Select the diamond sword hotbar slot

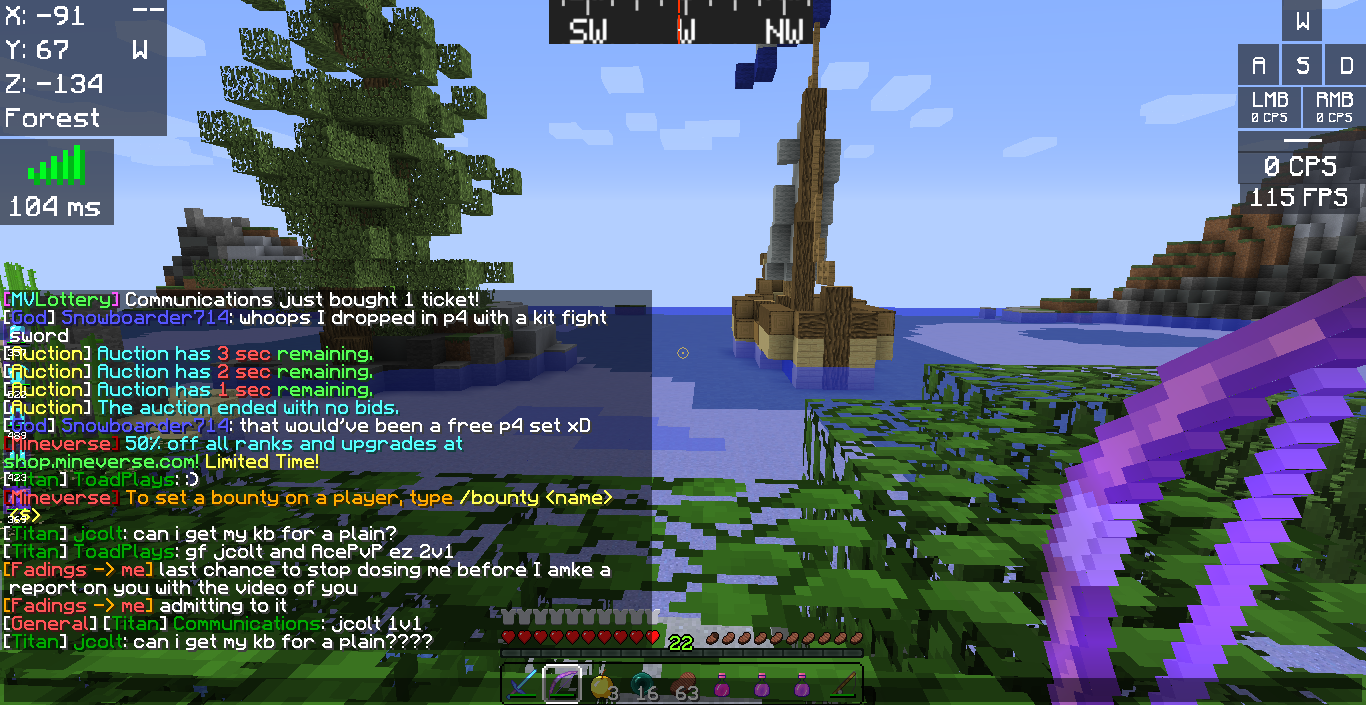click(x=523, y=685)
